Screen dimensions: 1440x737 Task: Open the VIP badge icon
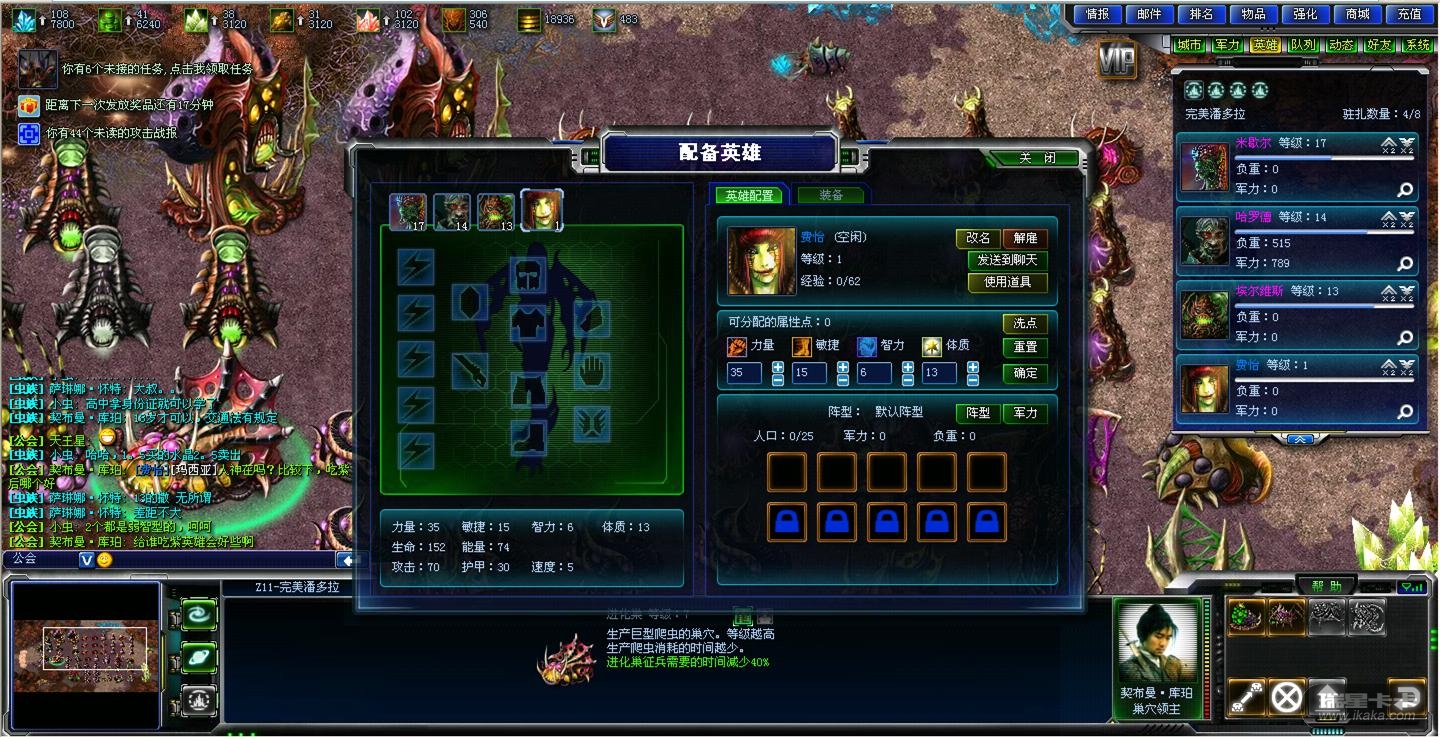pyautogui.click(x=1116, y=62)
